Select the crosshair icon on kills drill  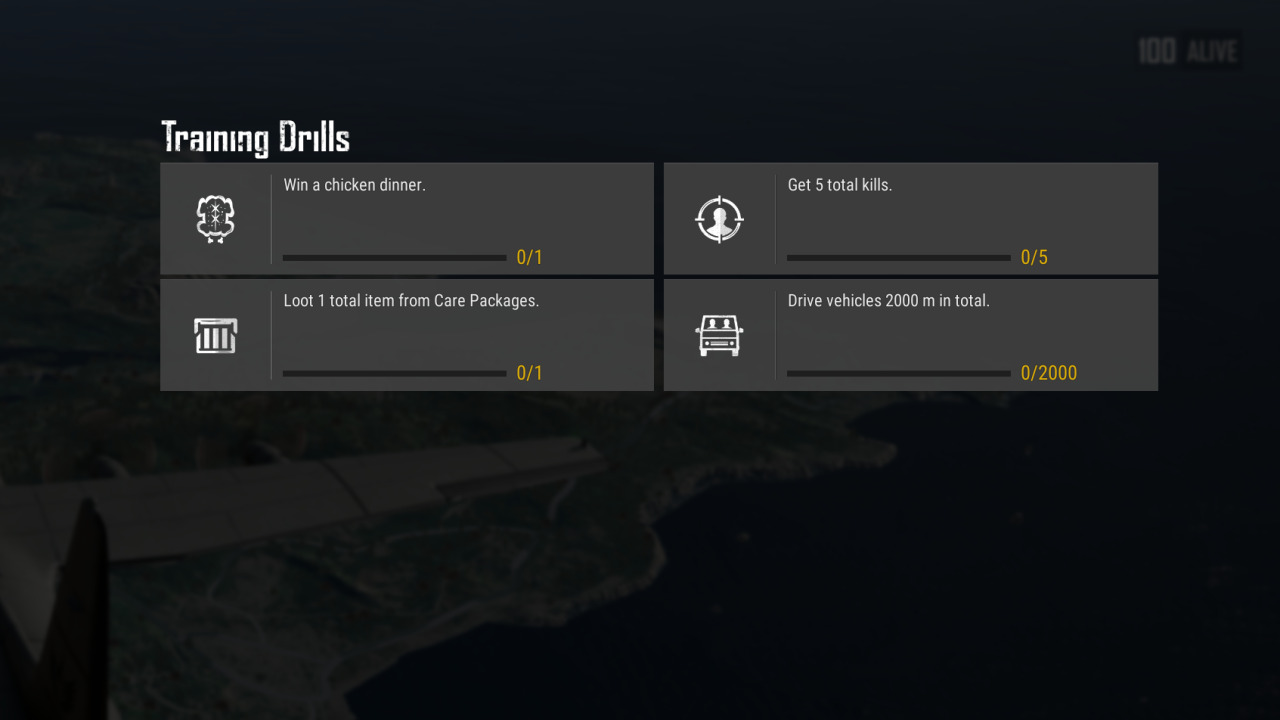(x=720, y=217)
